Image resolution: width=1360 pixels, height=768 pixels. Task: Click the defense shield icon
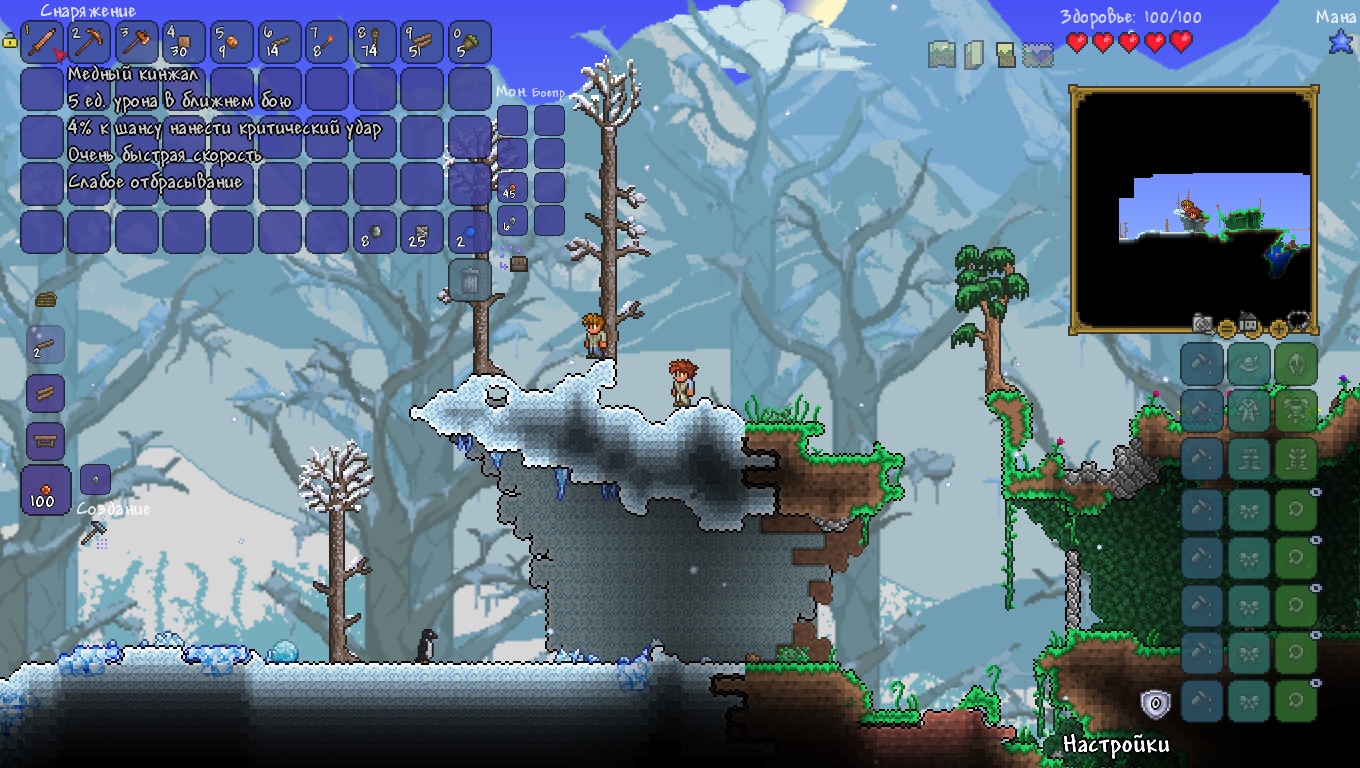click(1155, 704)
